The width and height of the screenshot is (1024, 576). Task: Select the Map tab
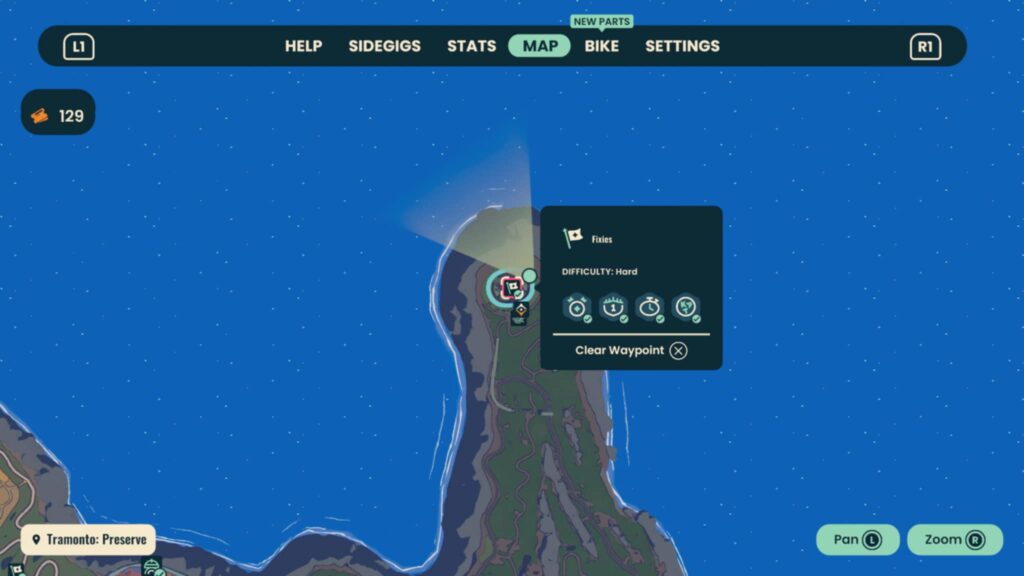540,46
